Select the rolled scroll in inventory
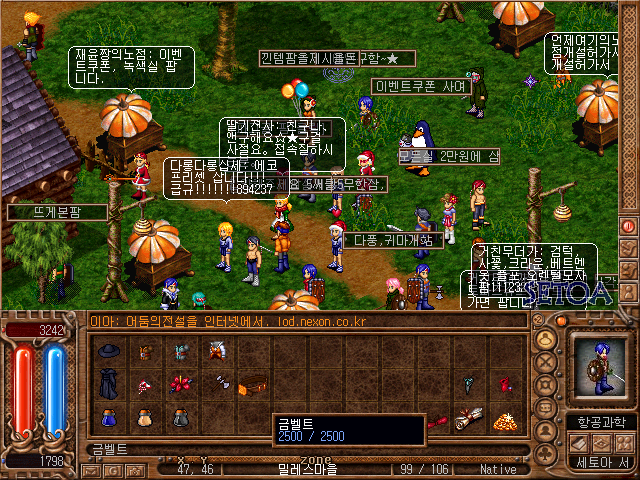640x480 pixels. pyautogui.click(x=467, y=418)
